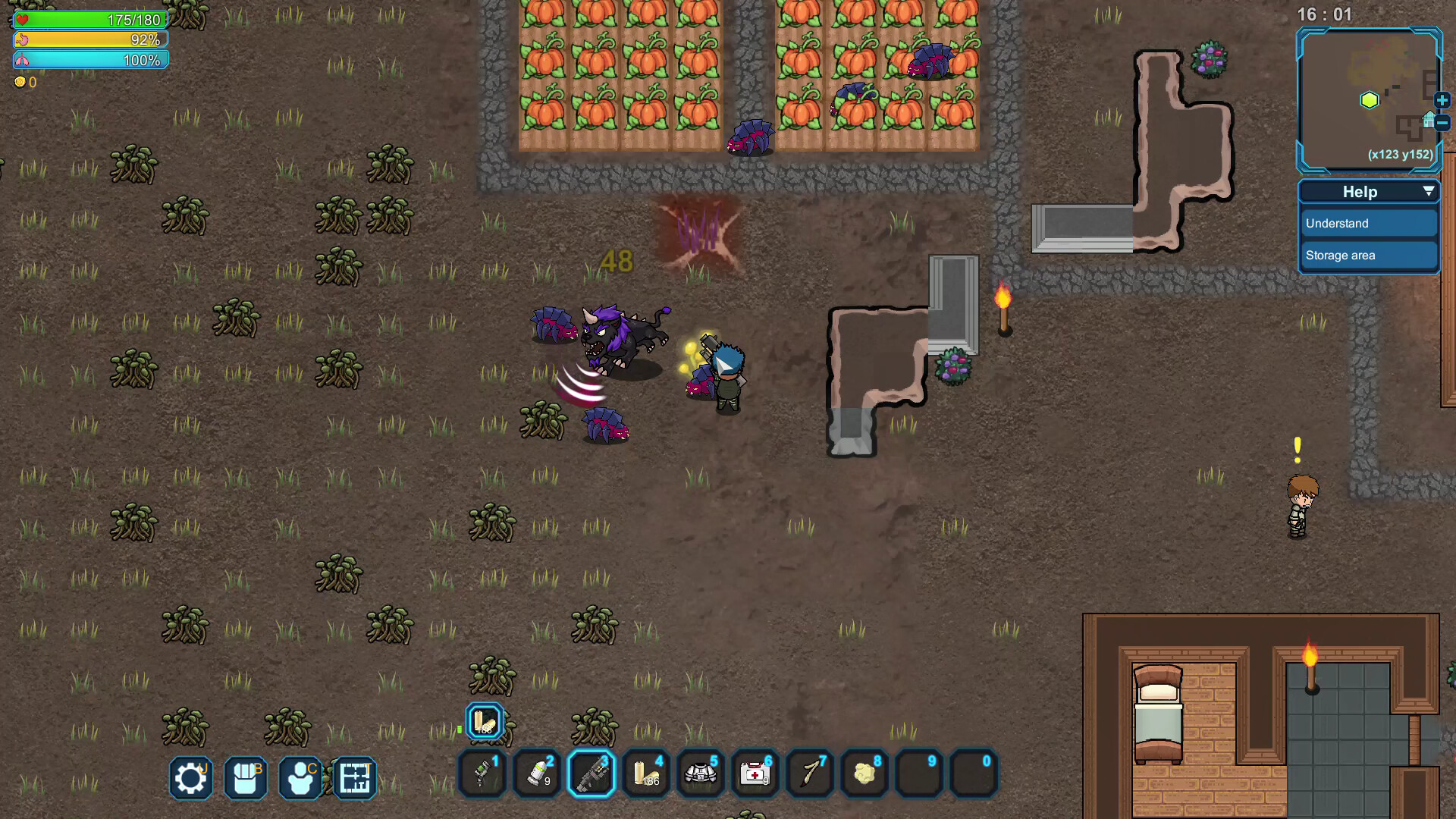Screen dimensions: 1456x819
Task: Collapse the Help panel with its arrow
Action: [x=1429, y=191]
